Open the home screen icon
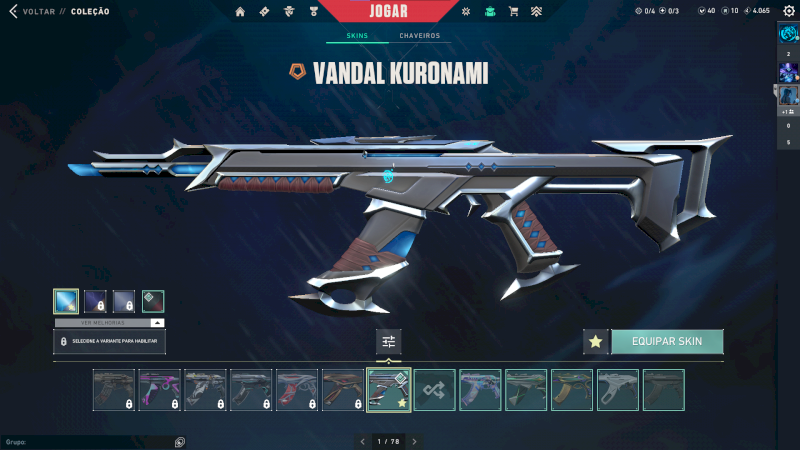The height and width of the screenshot is (450, 800). (x=240, y=12)
